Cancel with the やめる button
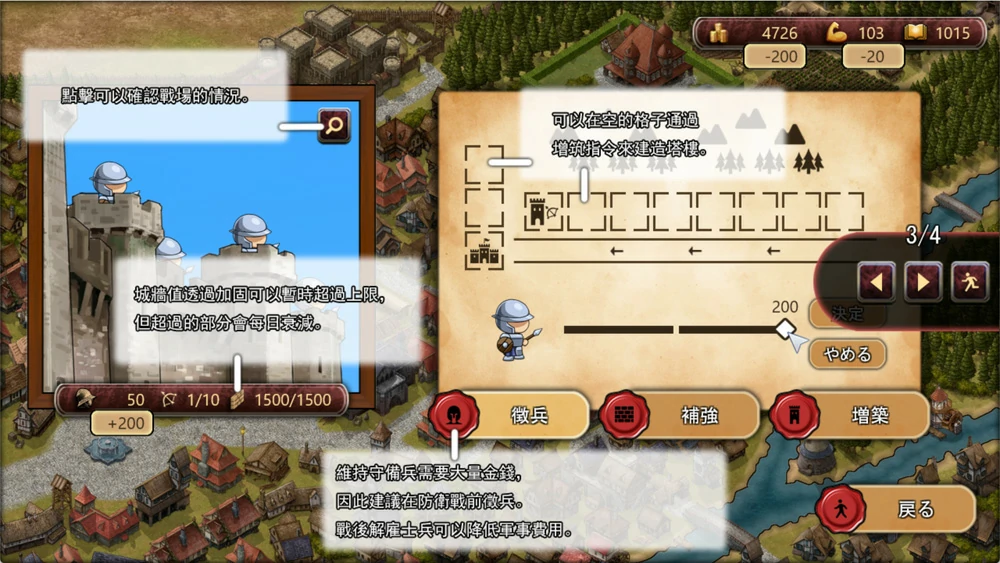The image size is (1000, 563). 847,354
